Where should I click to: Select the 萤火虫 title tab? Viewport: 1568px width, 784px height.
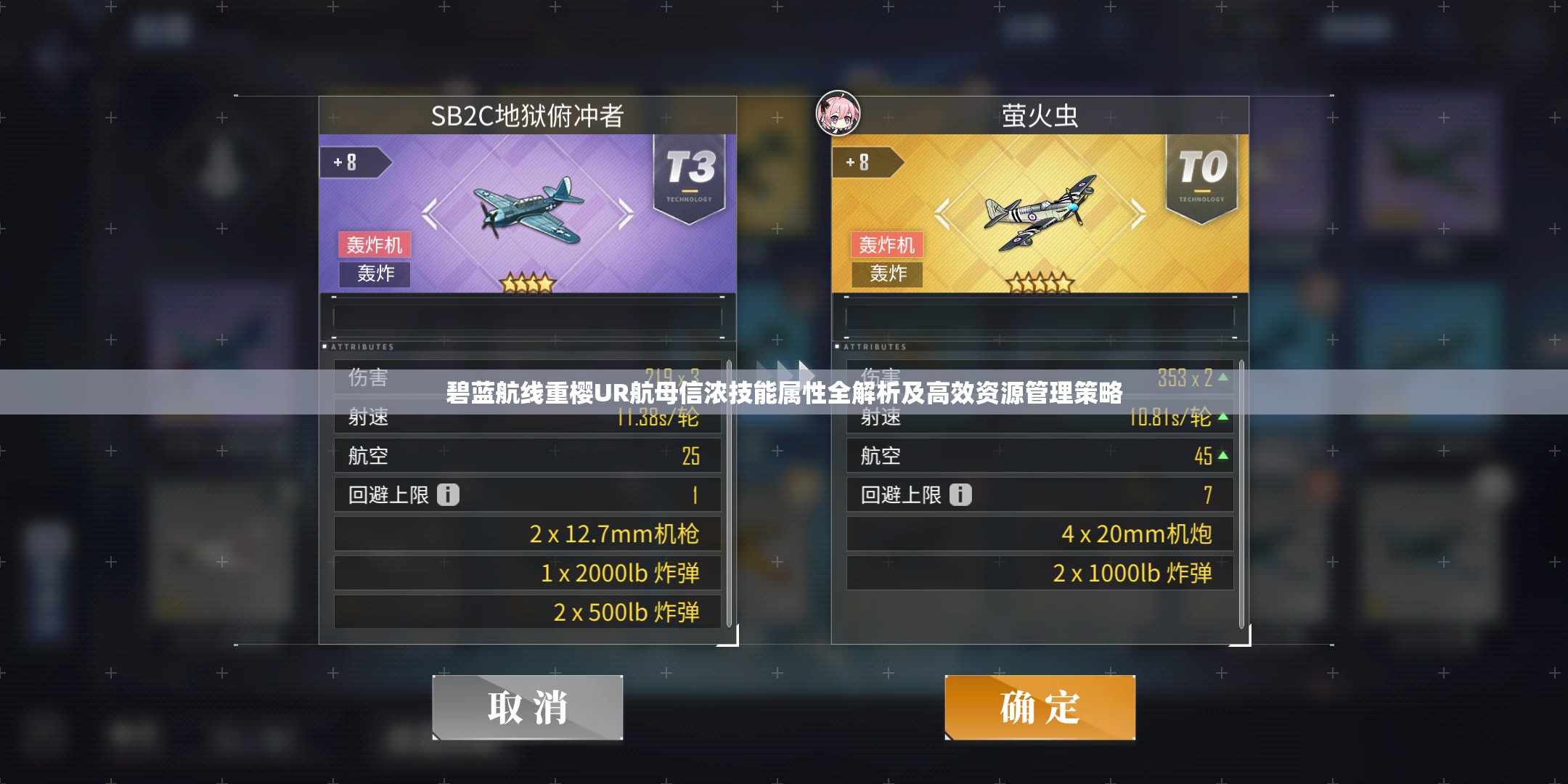pos(1040,115)
